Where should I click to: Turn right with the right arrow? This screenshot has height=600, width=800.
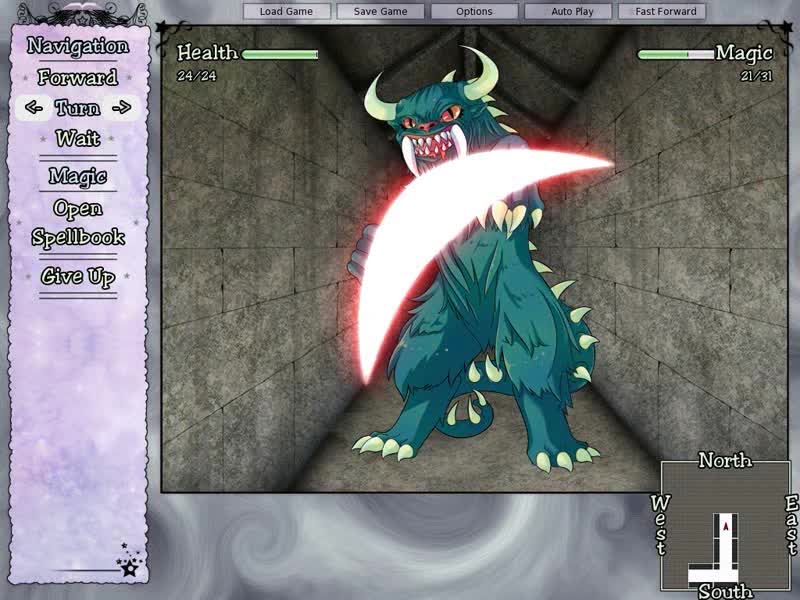click(122, 108)
